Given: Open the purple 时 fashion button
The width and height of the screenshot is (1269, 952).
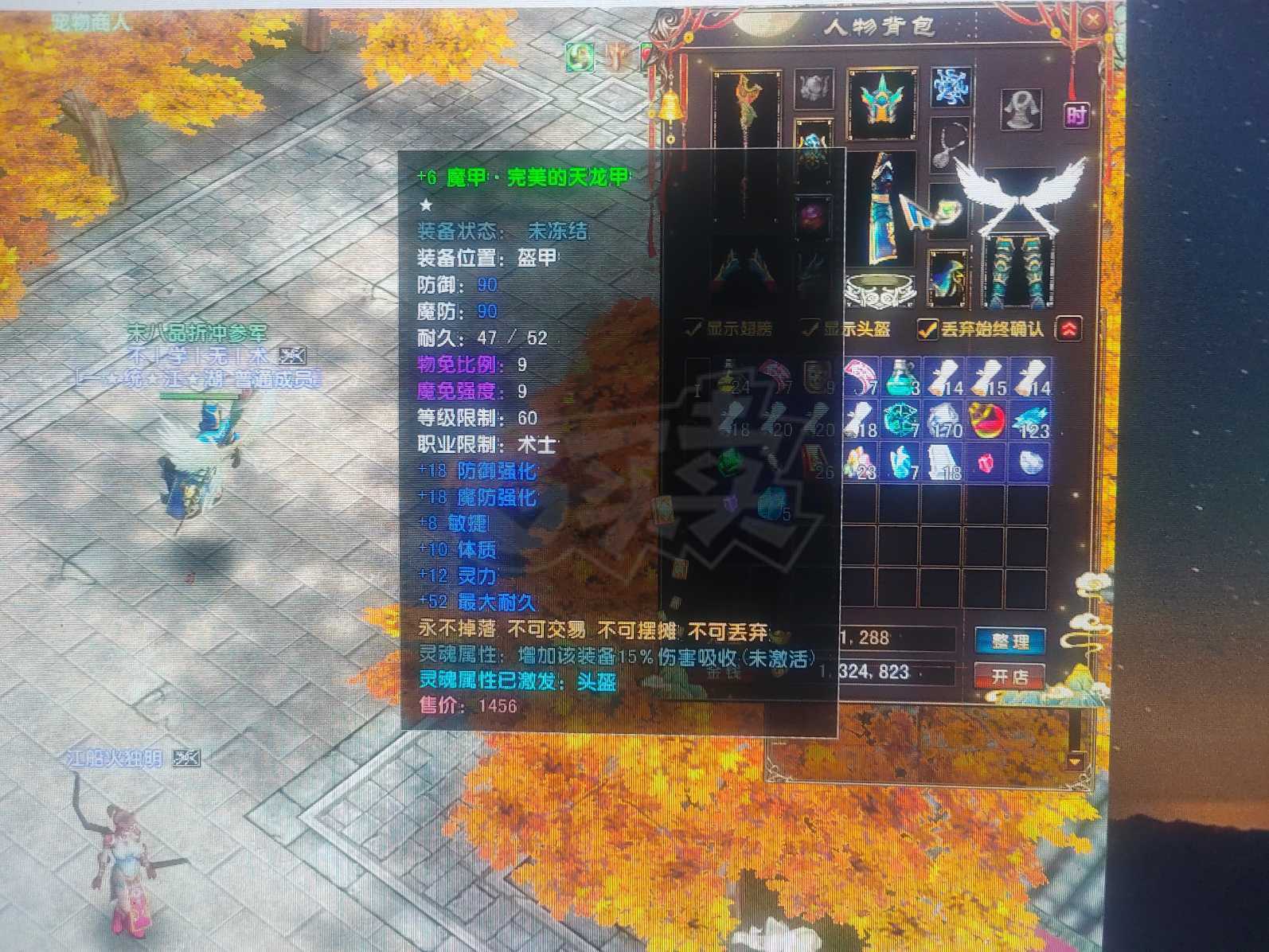Looking at the screenshot, I should pos(1078,115).
